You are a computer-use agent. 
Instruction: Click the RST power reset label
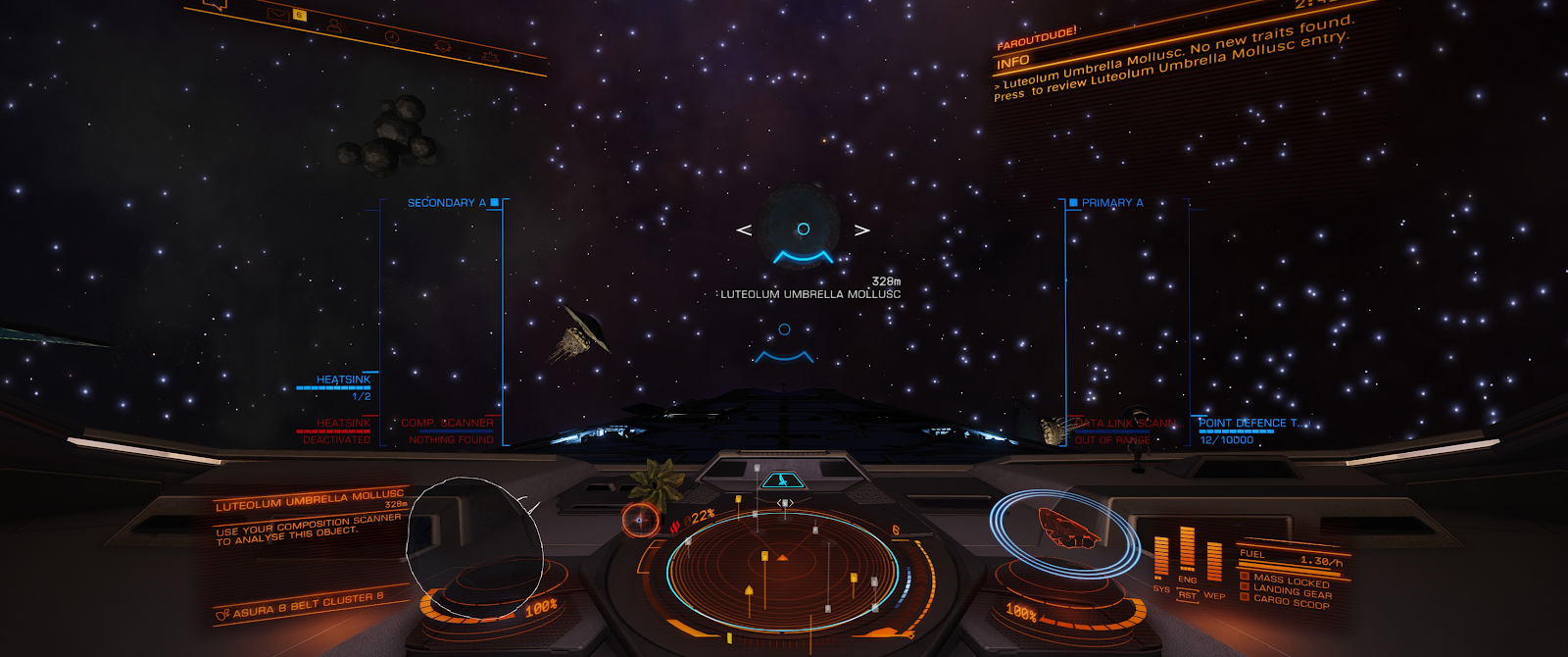pos(1187,595)
